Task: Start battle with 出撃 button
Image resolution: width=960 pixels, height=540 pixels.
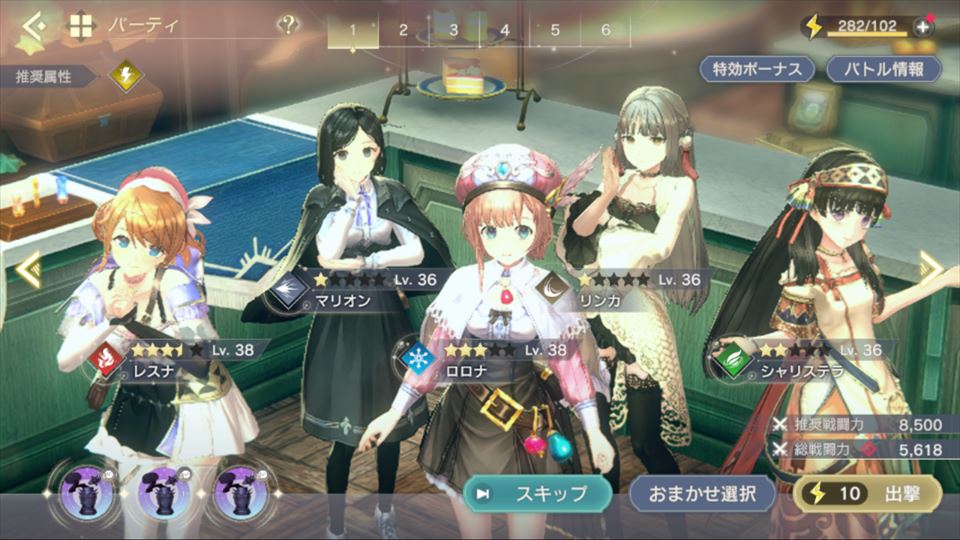Action: pyautogui.click(x=868, y=493)
